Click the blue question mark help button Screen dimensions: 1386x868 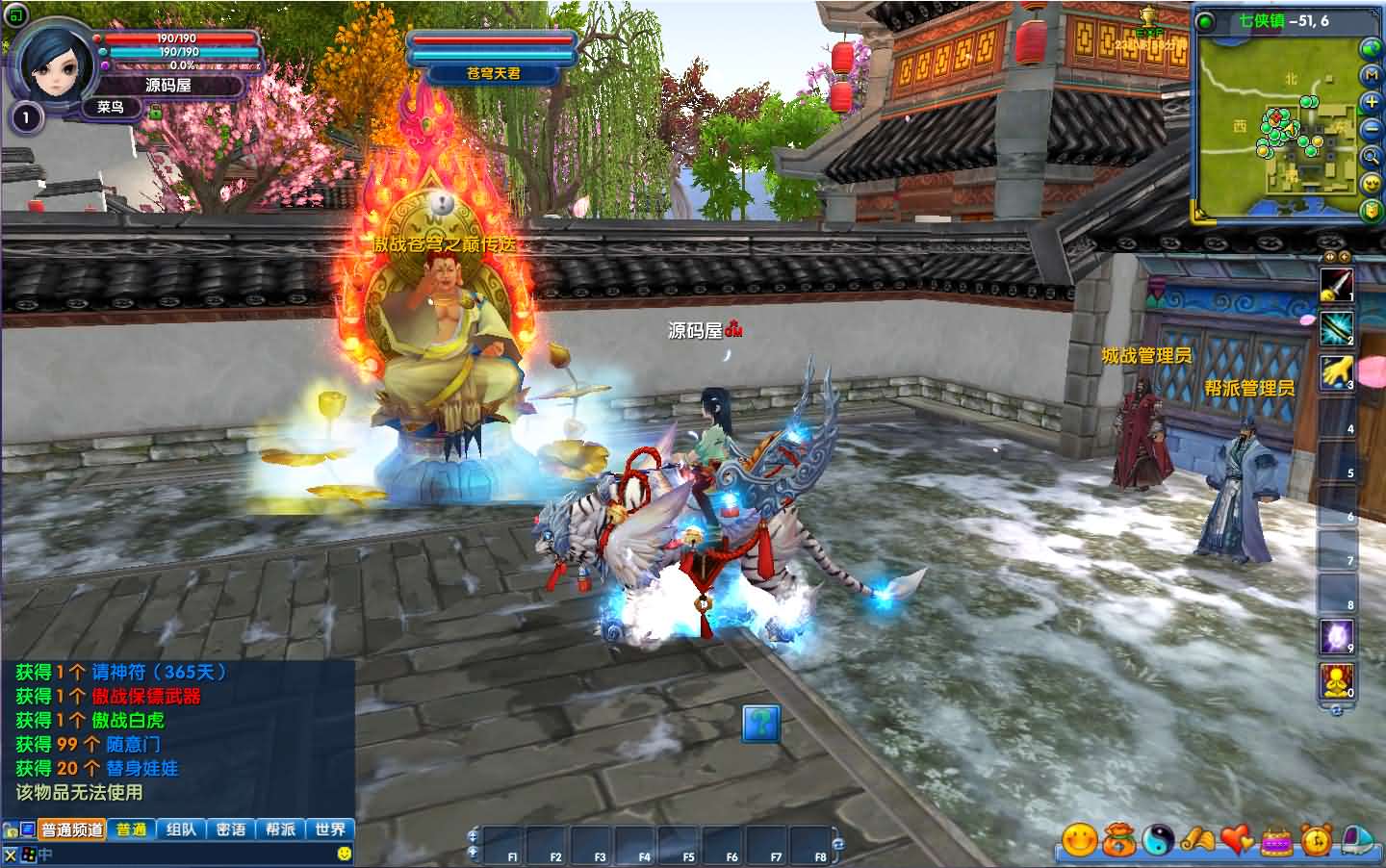coord(760,723)
